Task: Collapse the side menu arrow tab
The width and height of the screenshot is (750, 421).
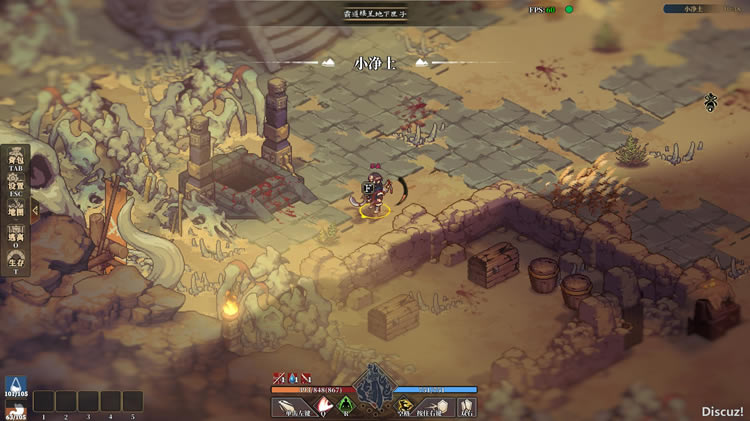Action: (34, 210)
